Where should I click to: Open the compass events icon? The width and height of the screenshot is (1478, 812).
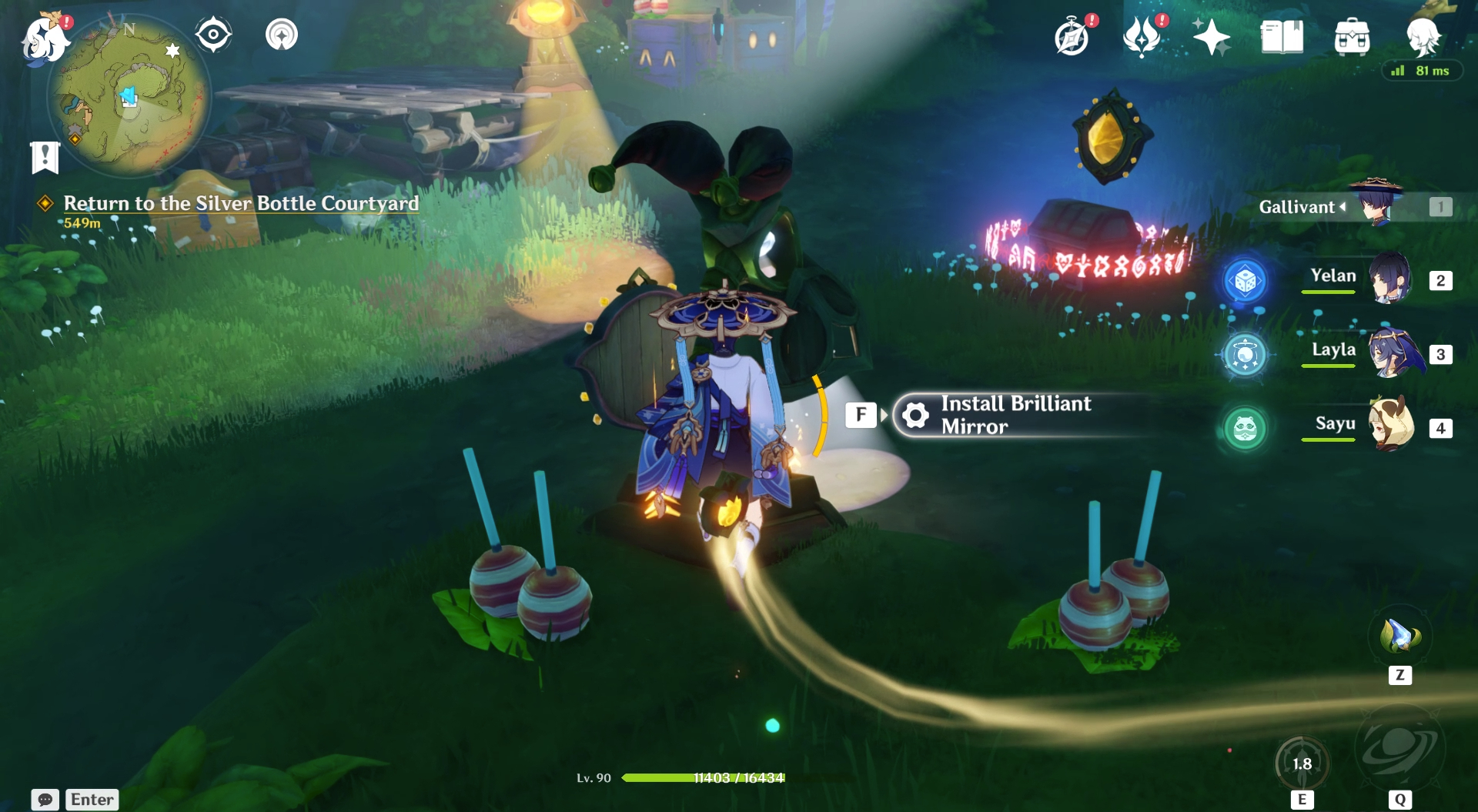coord(1072,37)
